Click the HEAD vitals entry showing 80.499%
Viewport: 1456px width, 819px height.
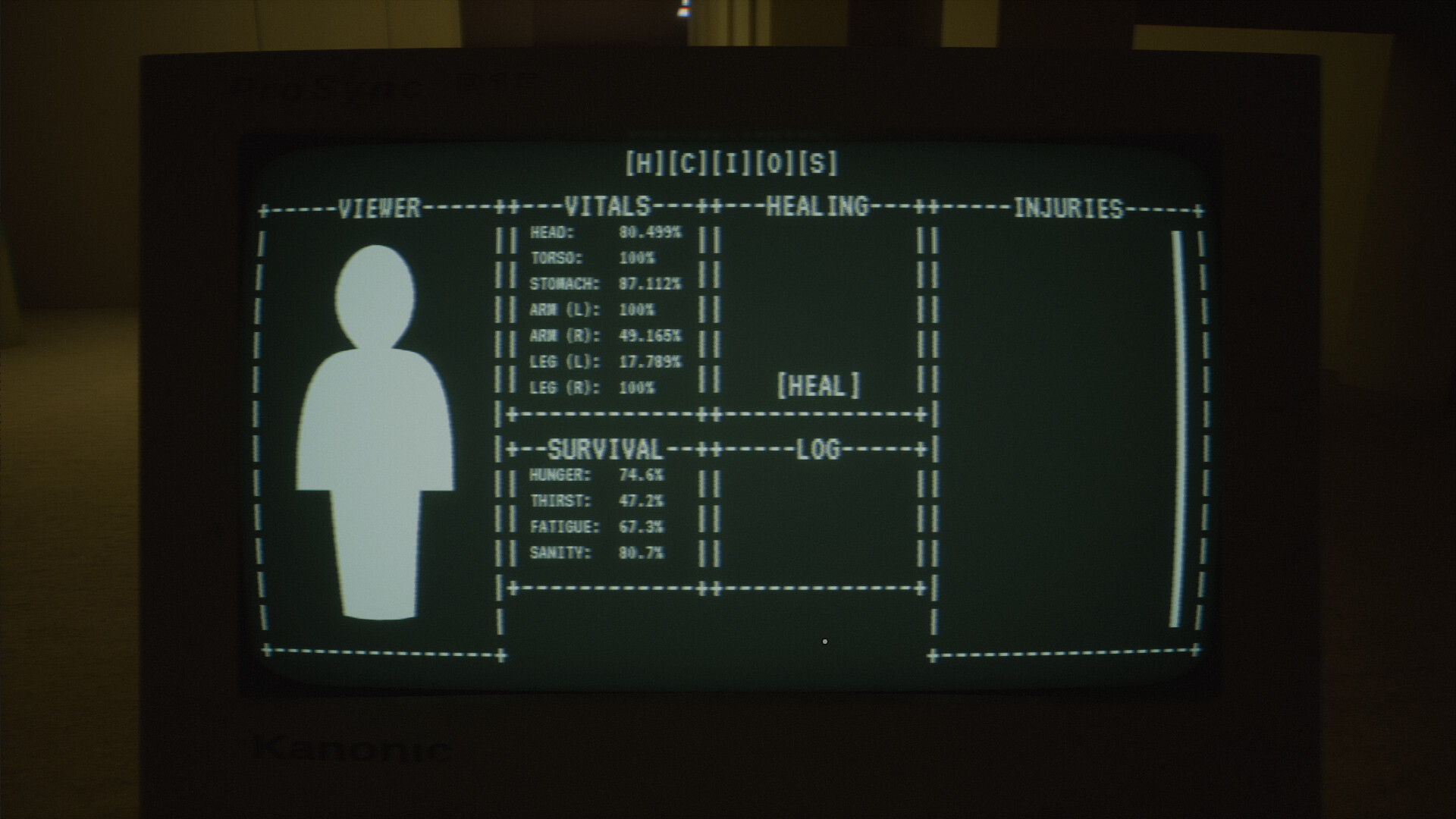tap(607, 233)
